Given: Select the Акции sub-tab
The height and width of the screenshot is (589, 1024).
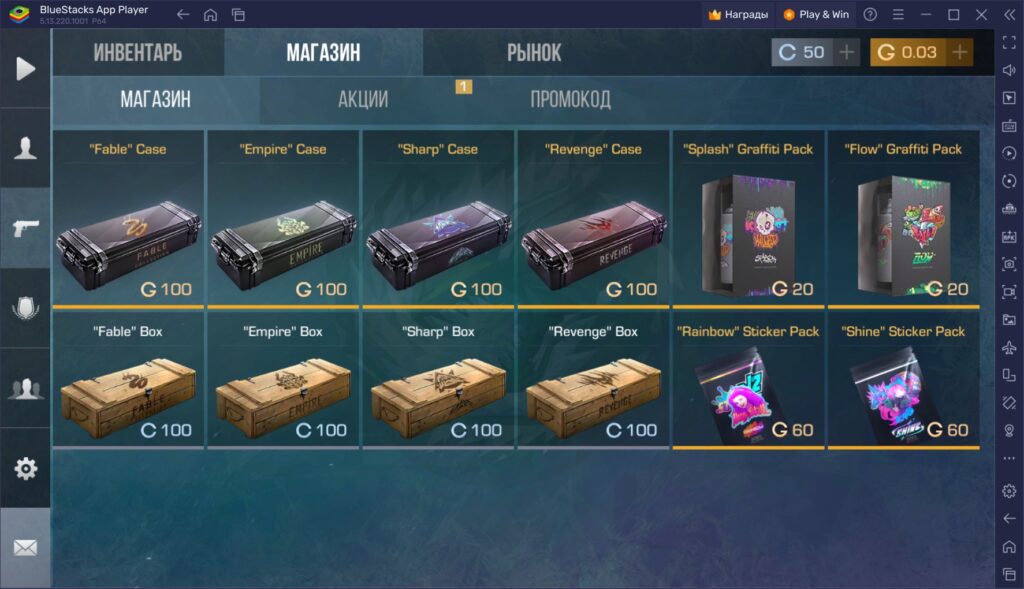Looking at the screenshot, I should coord(363,100).
